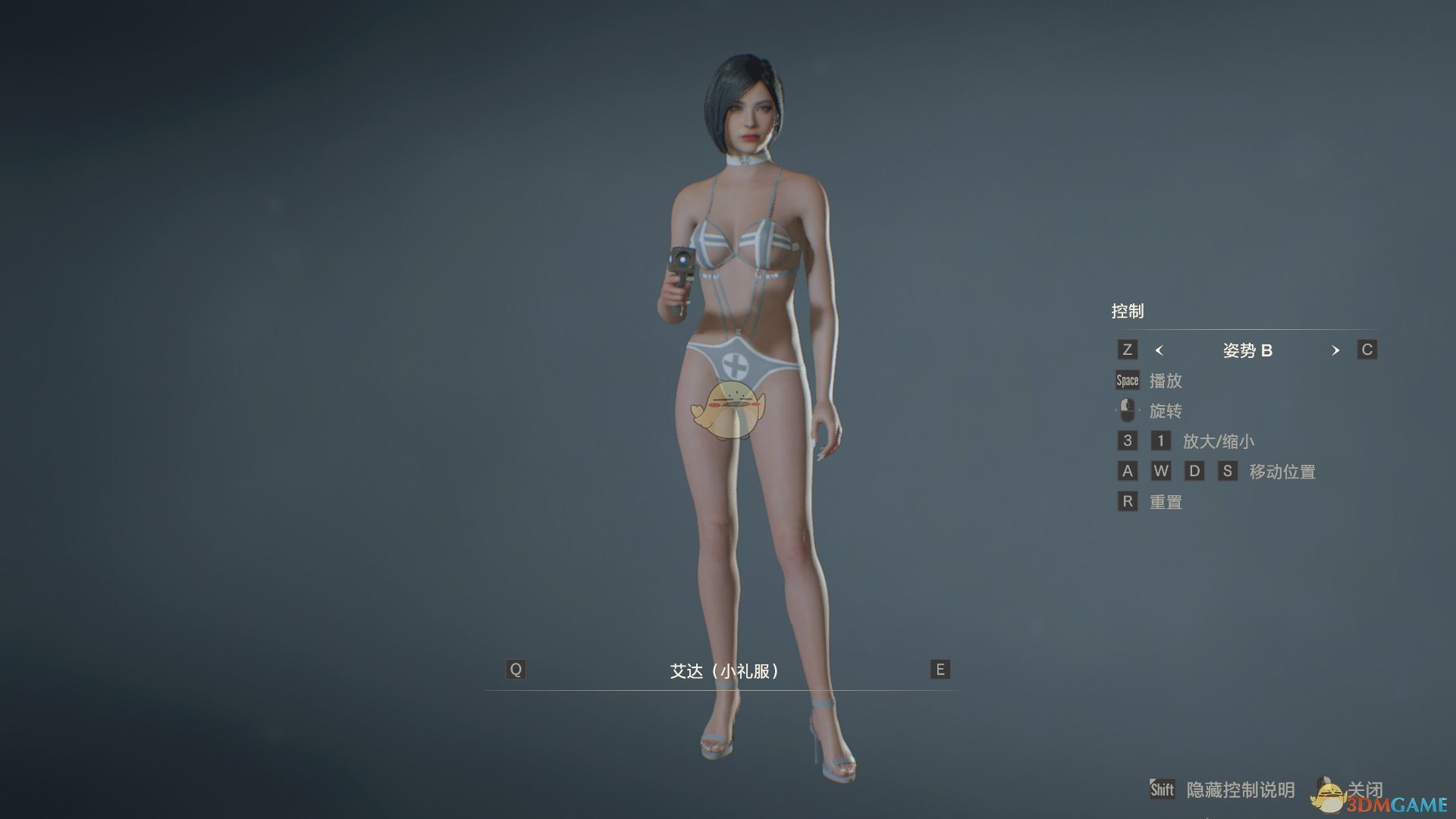Image resolution: width=1456 pixels, height=819 pixels.
Task: Click the Shift key icon at bottom right
Action: click(x=1162, y=789)
